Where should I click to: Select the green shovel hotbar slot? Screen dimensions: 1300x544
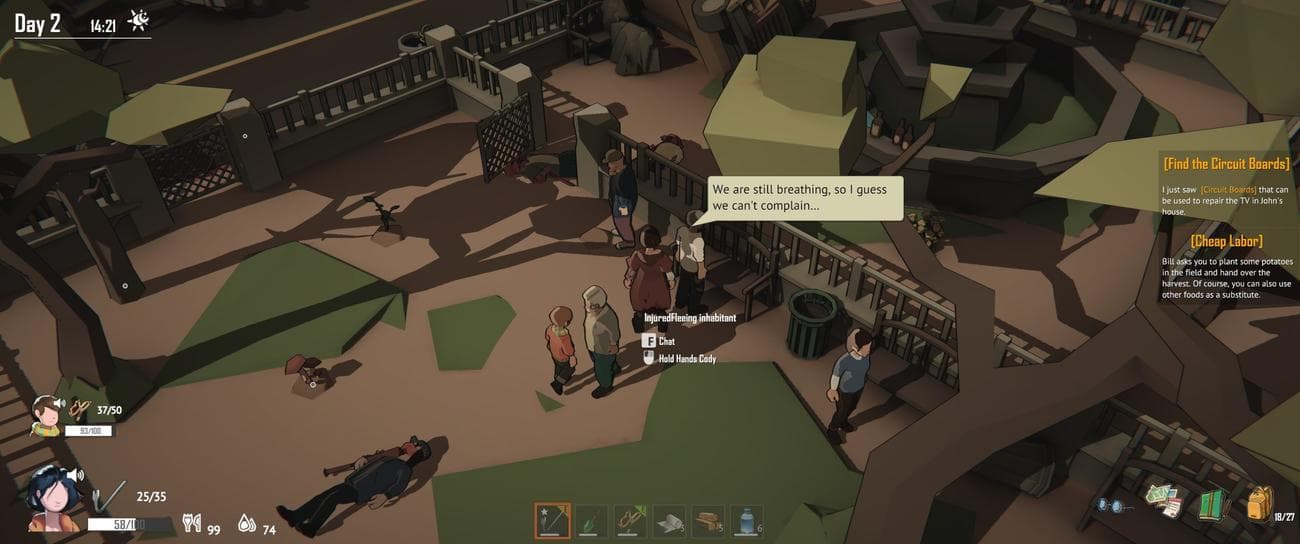[x=591, y=521]
